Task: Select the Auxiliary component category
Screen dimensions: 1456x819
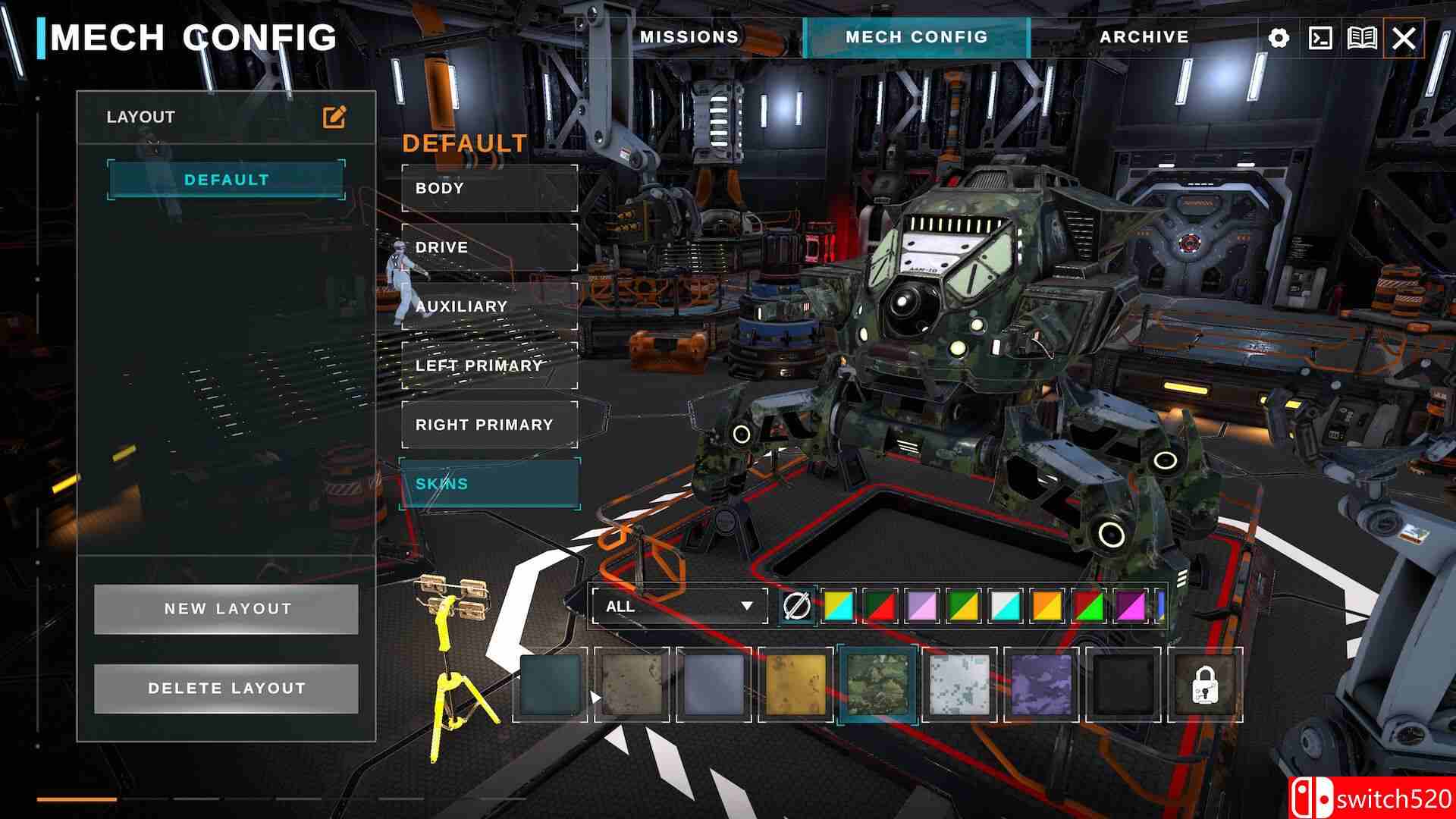Action: pos(489,306)
